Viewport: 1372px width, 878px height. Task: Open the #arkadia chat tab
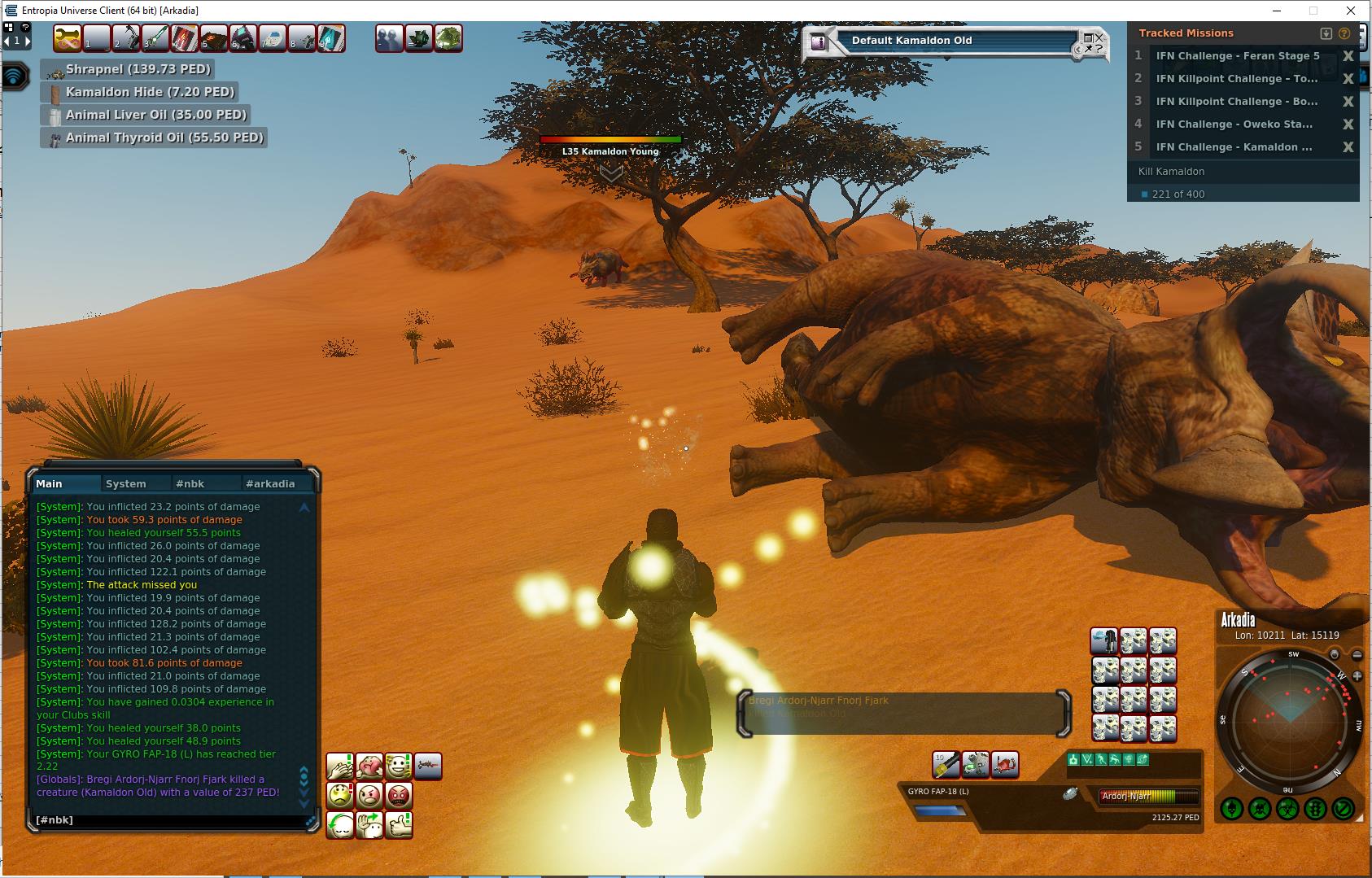coord(270,483)
